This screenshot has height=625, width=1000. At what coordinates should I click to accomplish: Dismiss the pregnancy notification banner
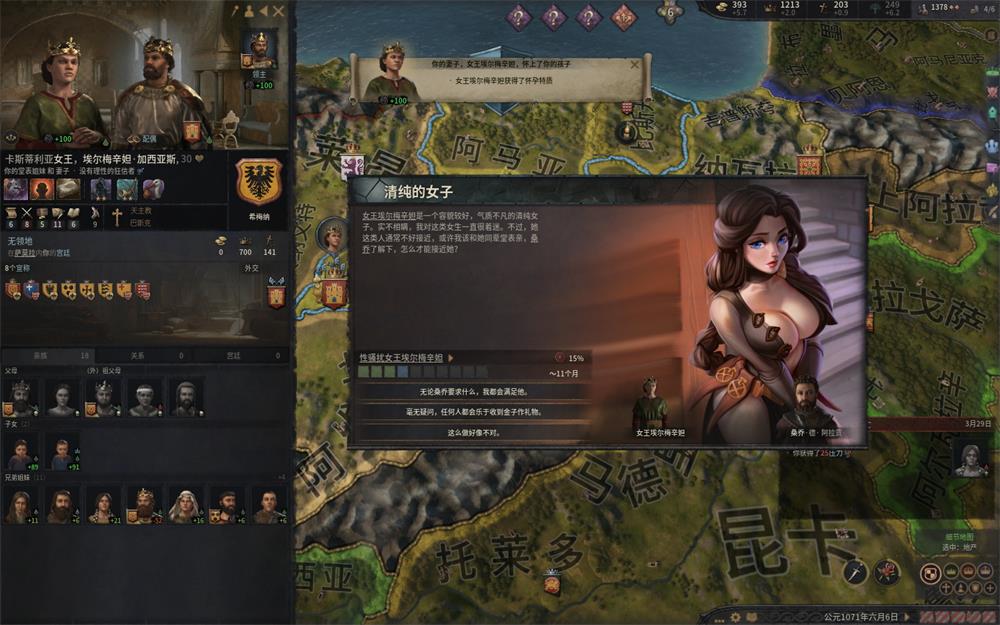click(634, 65)
